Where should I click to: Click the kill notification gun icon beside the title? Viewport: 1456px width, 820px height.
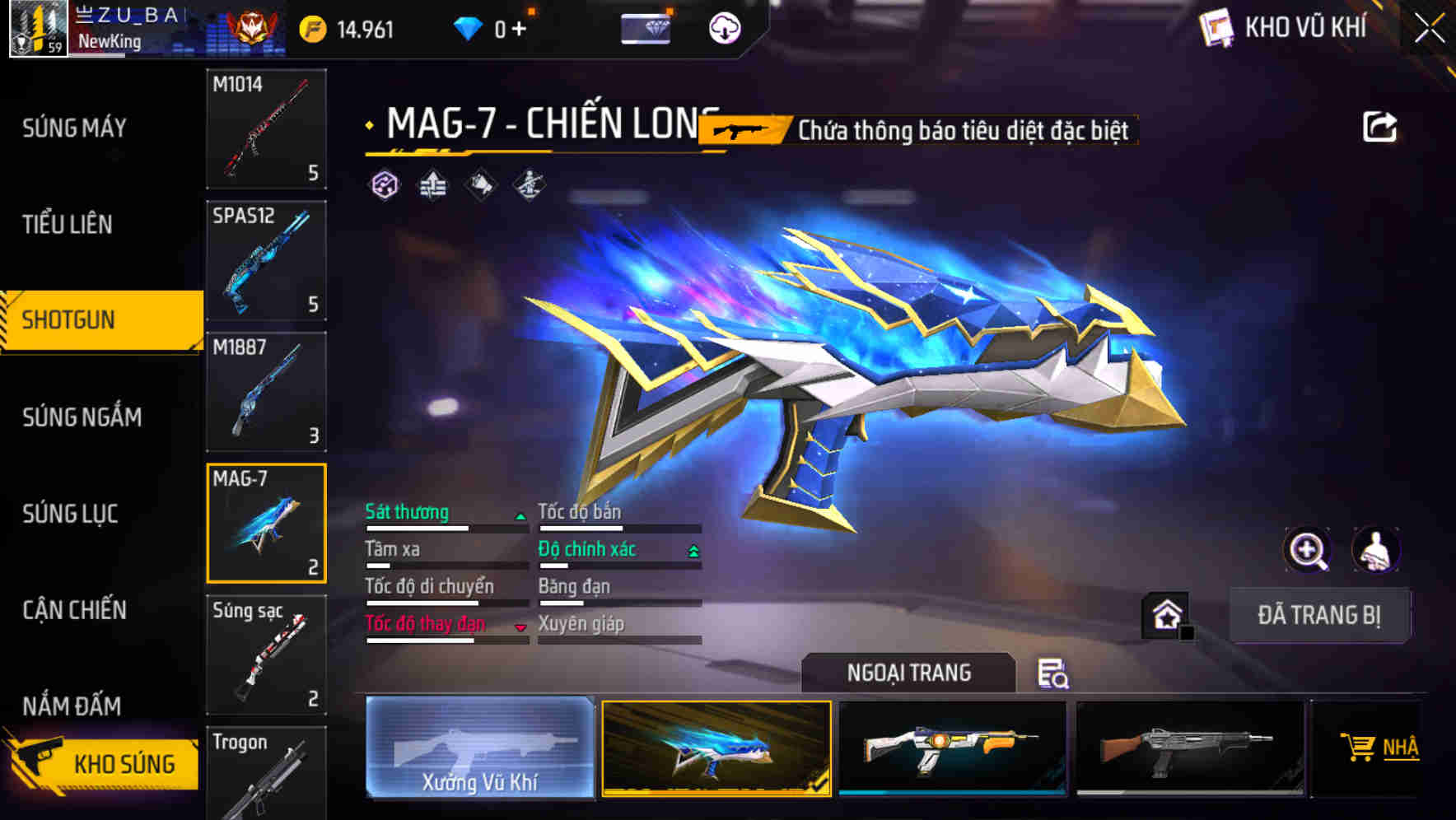pyautogui.click(x=740, y=128)
